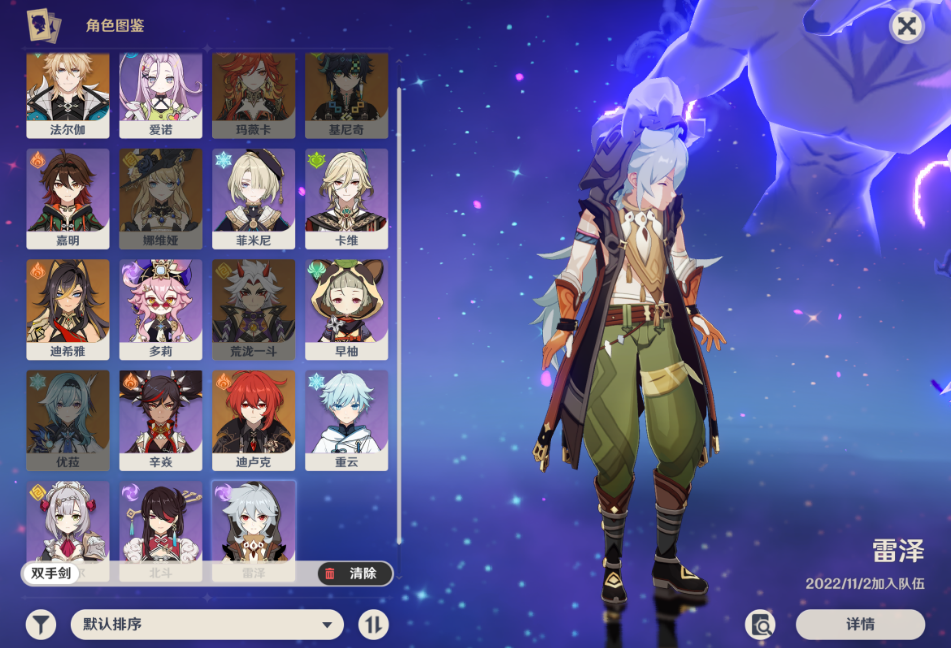Pick the 卡维 character card
Viewport: 951px width, 648px height.
[346, 198]
